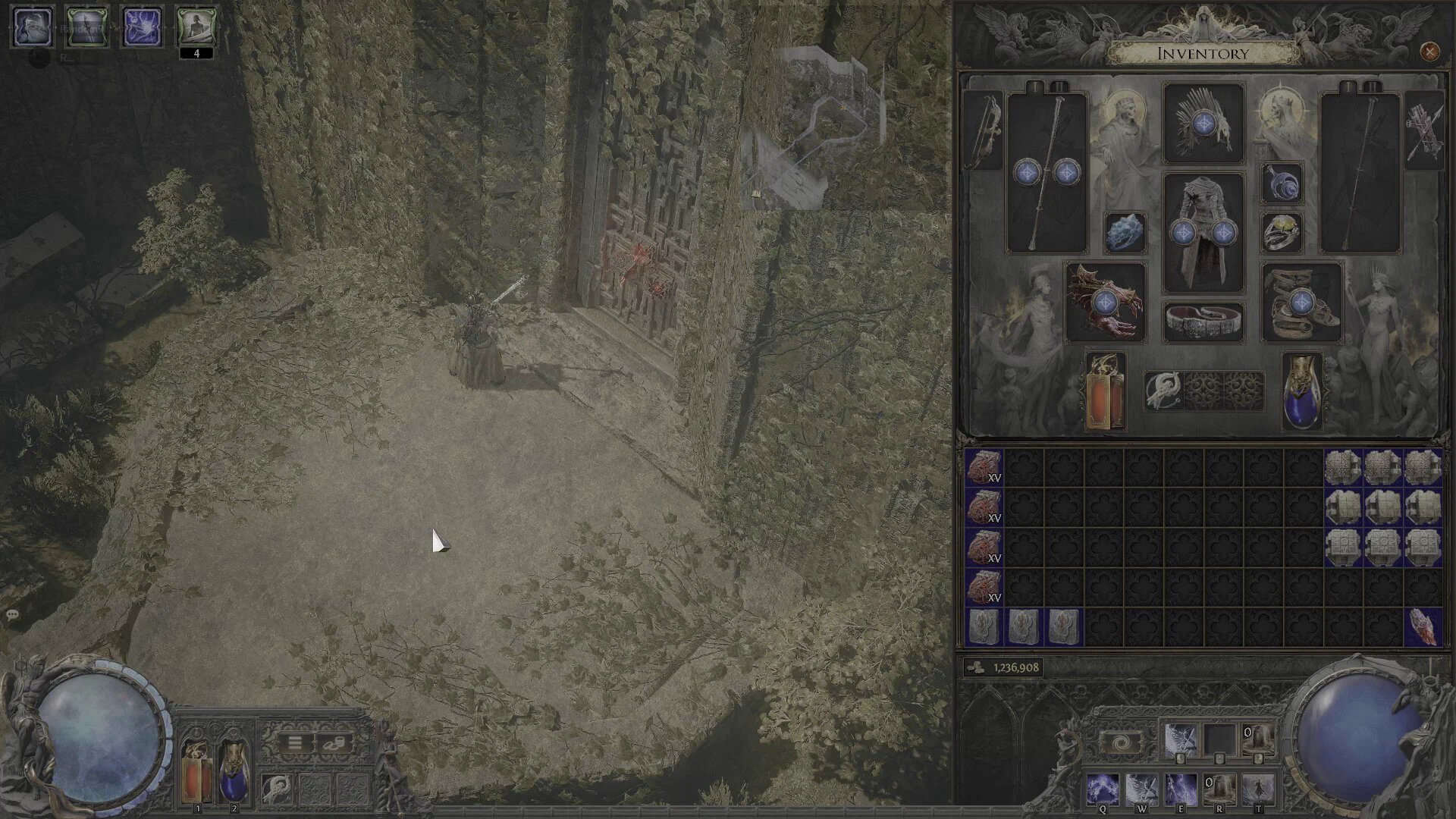1456x819 pixels.
Task: Activate the skill bound to Q
Action: point(1102,789)
